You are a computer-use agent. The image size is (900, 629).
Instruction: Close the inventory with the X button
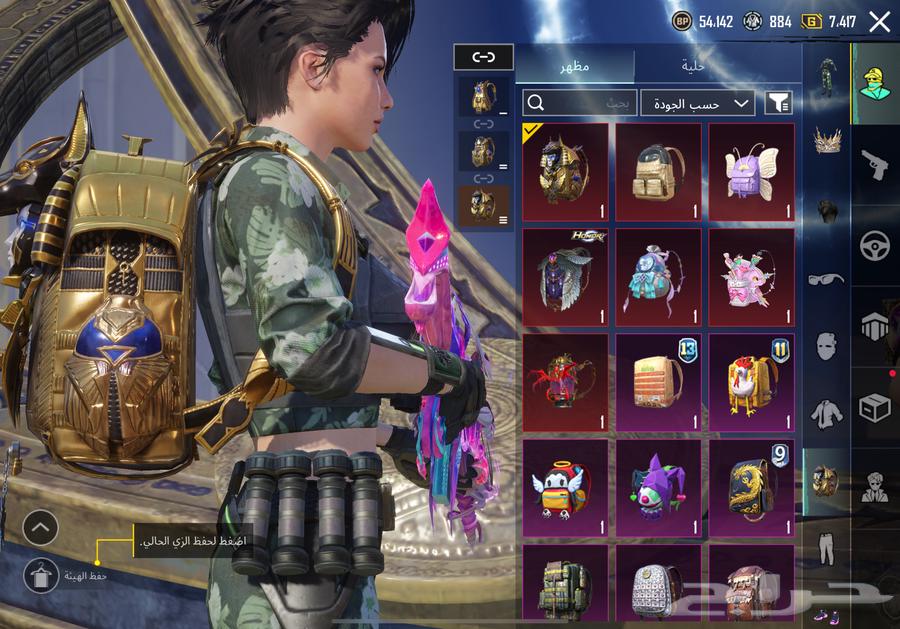click(x=879, y=22)
